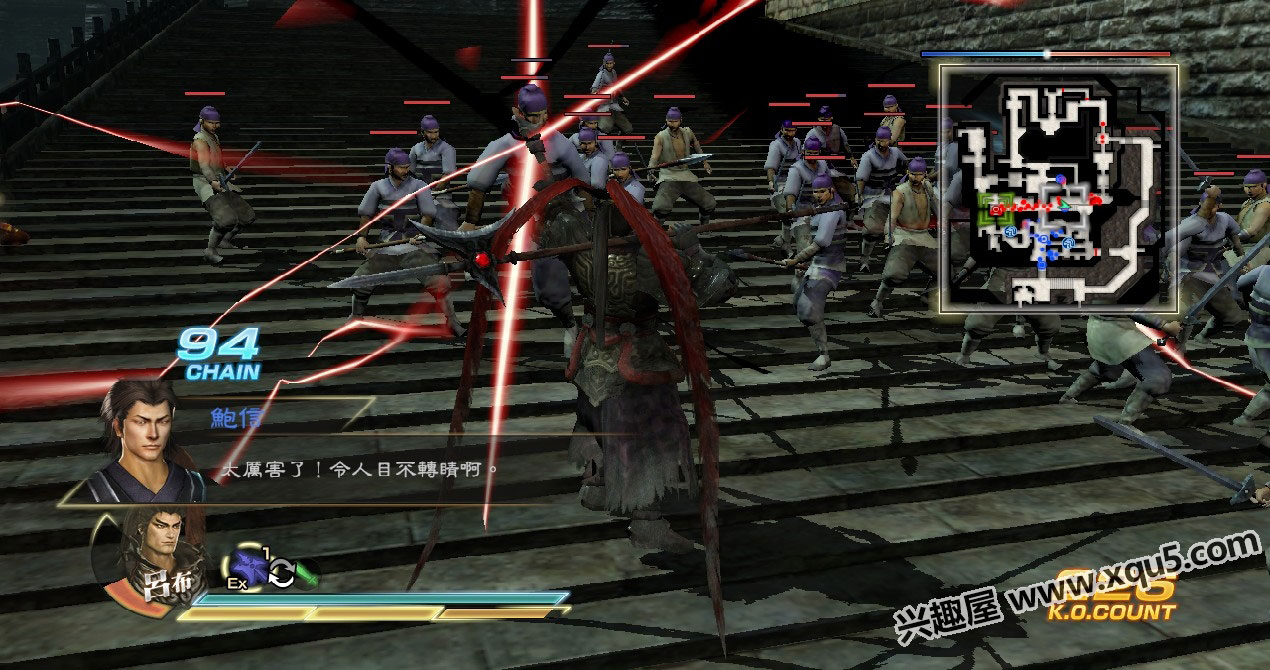
Task: Click the battlefield minimap
Action: tap(1058, 188)
